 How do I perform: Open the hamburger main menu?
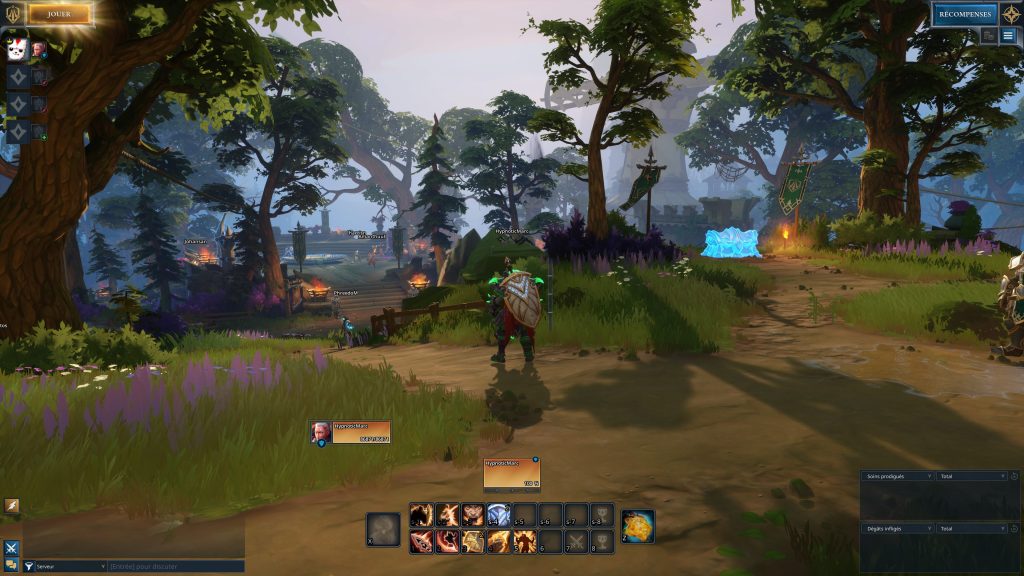click(x=1009, y=36)
